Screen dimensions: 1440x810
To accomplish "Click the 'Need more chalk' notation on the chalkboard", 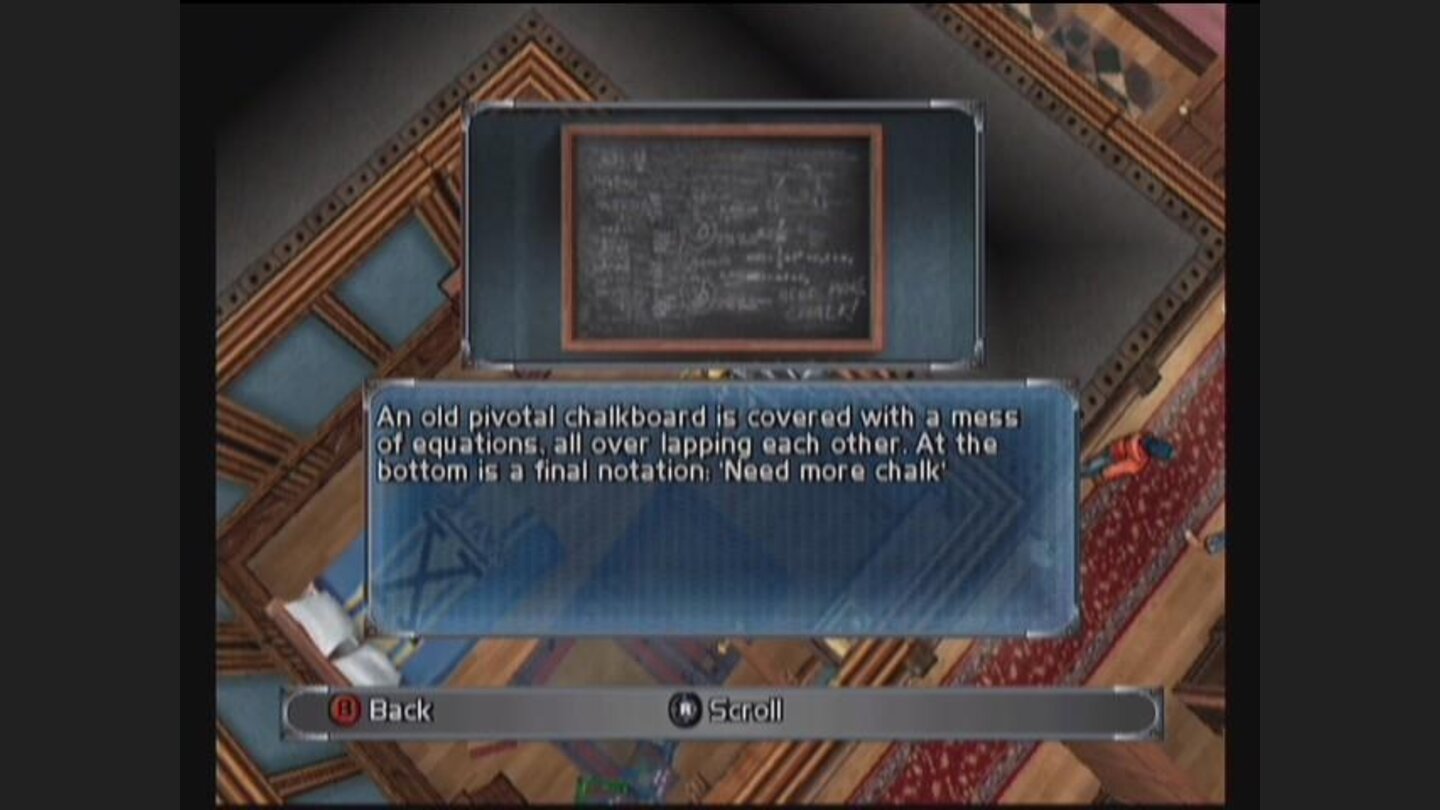I will click(818, 302).
